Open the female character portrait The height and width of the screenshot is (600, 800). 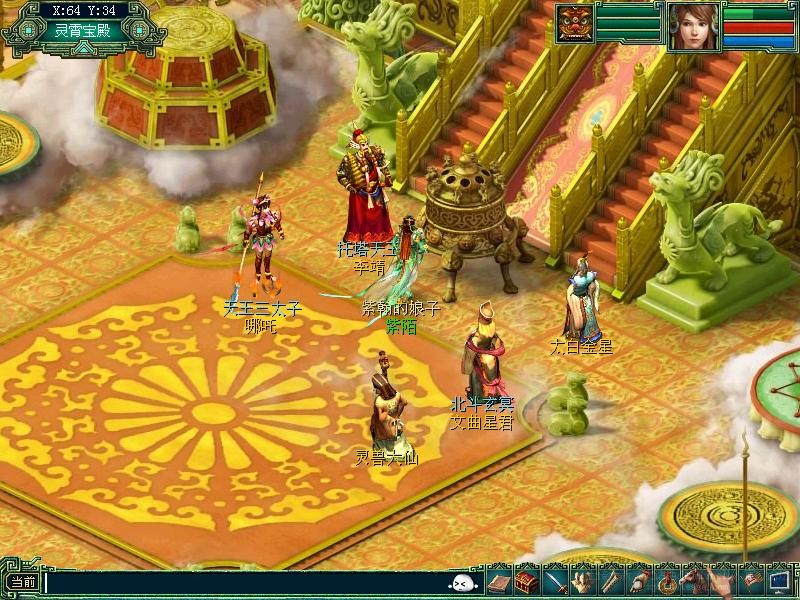693,28
